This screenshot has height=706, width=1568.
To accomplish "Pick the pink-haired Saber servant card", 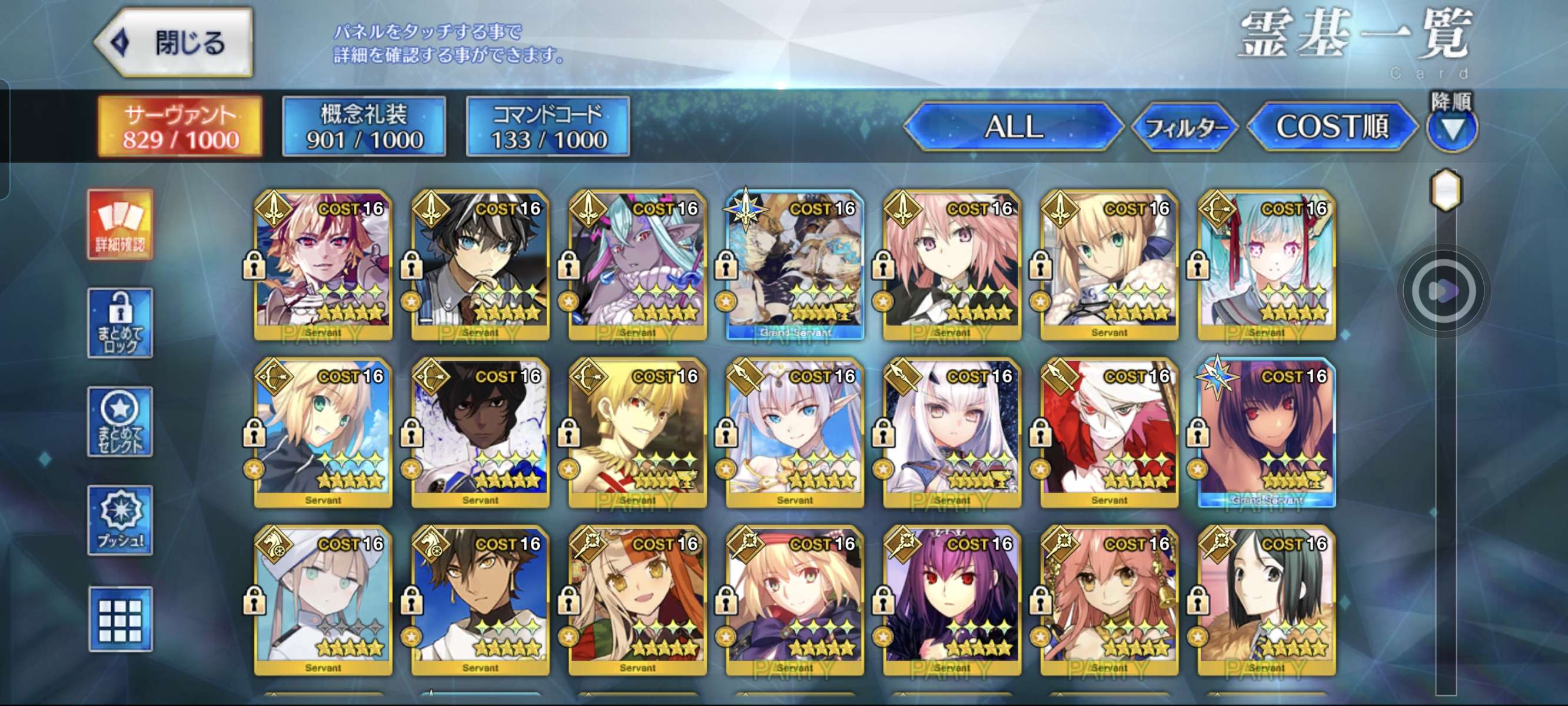I will coord(952,265).
